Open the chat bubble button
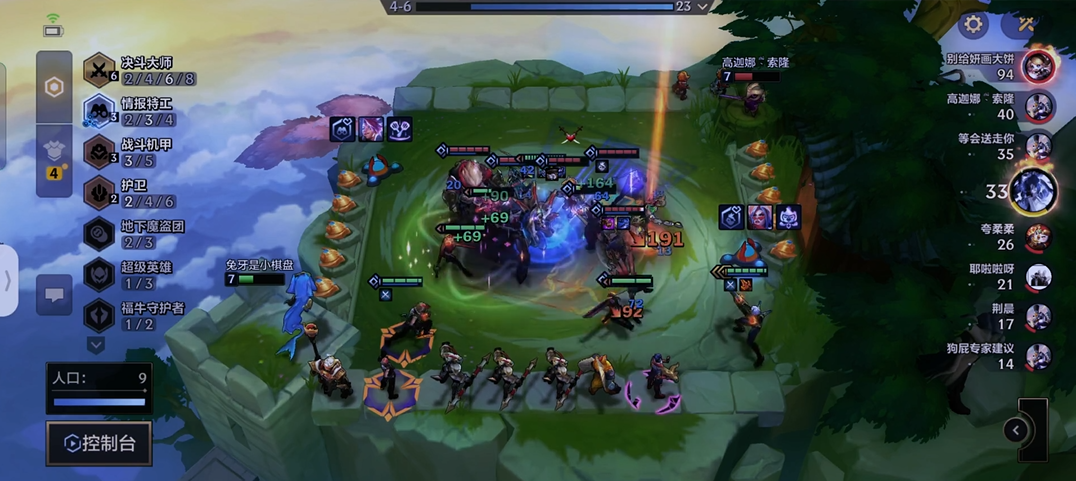 coord(54,294)
